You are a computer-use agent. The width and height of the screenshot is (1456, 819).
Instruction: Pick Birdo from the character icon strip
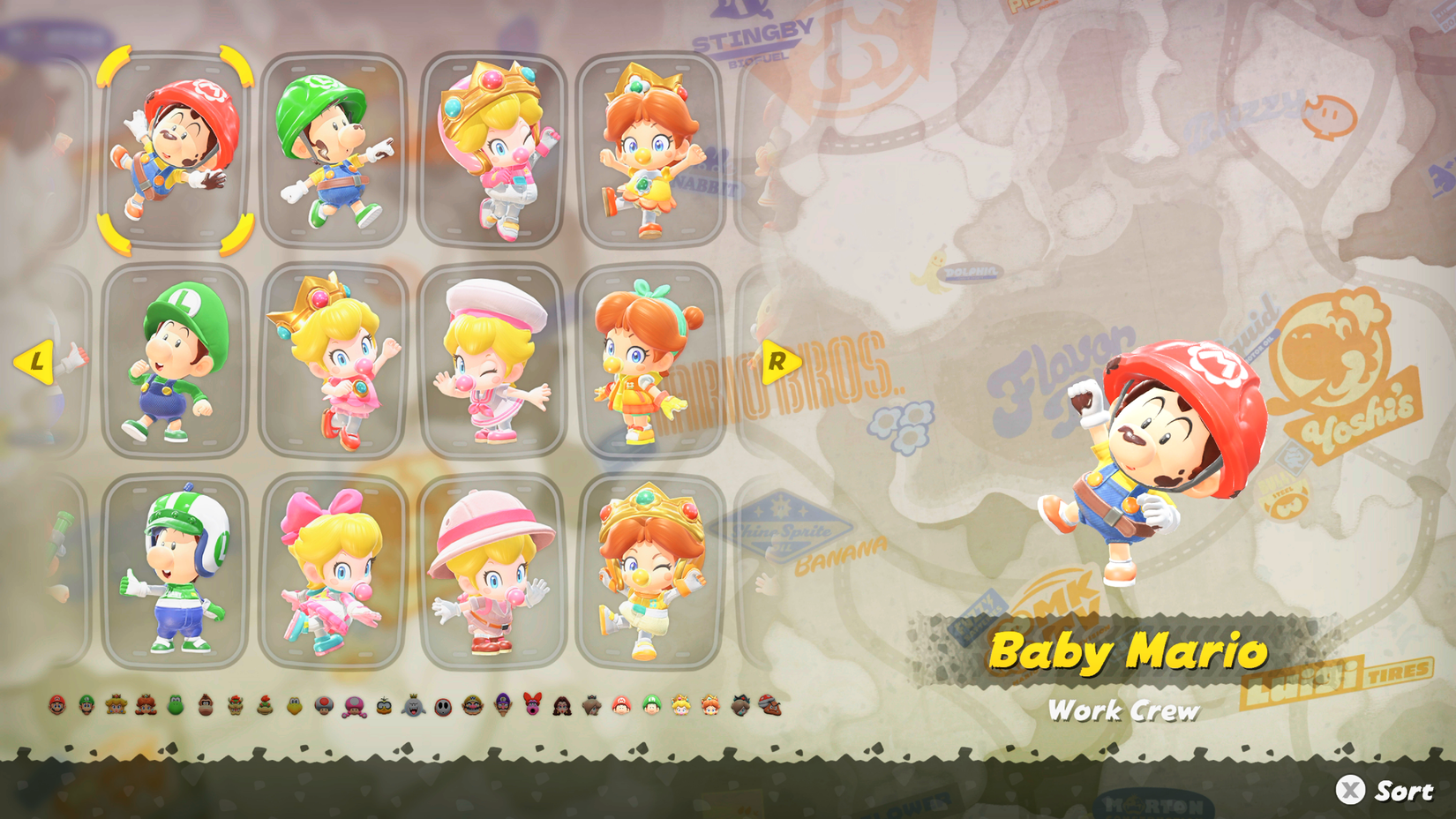(533, 706)
